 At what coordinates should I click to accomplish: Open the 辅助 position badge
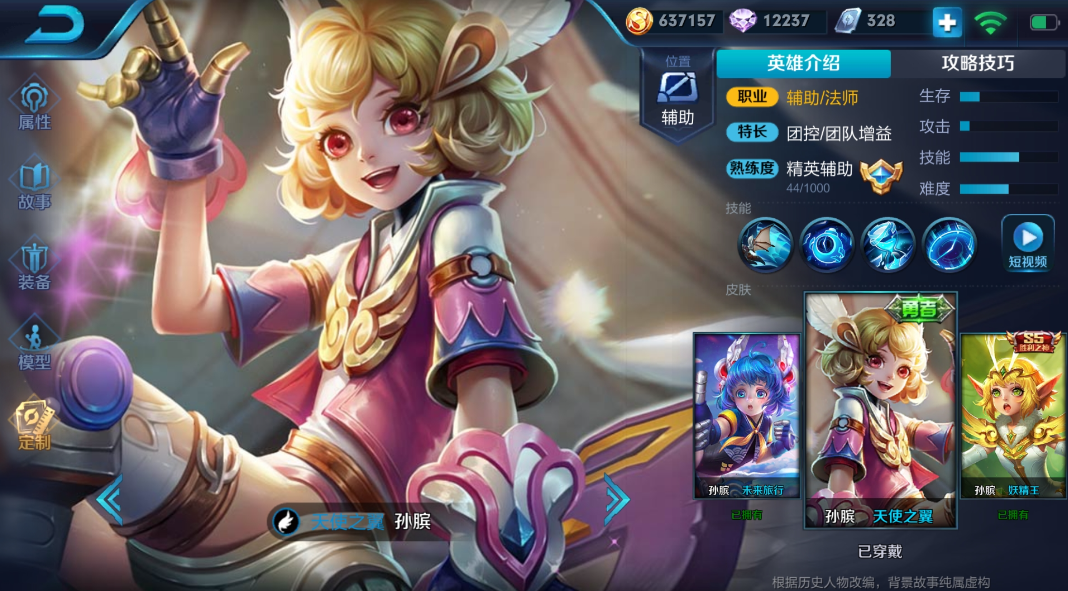coord(677,92)
